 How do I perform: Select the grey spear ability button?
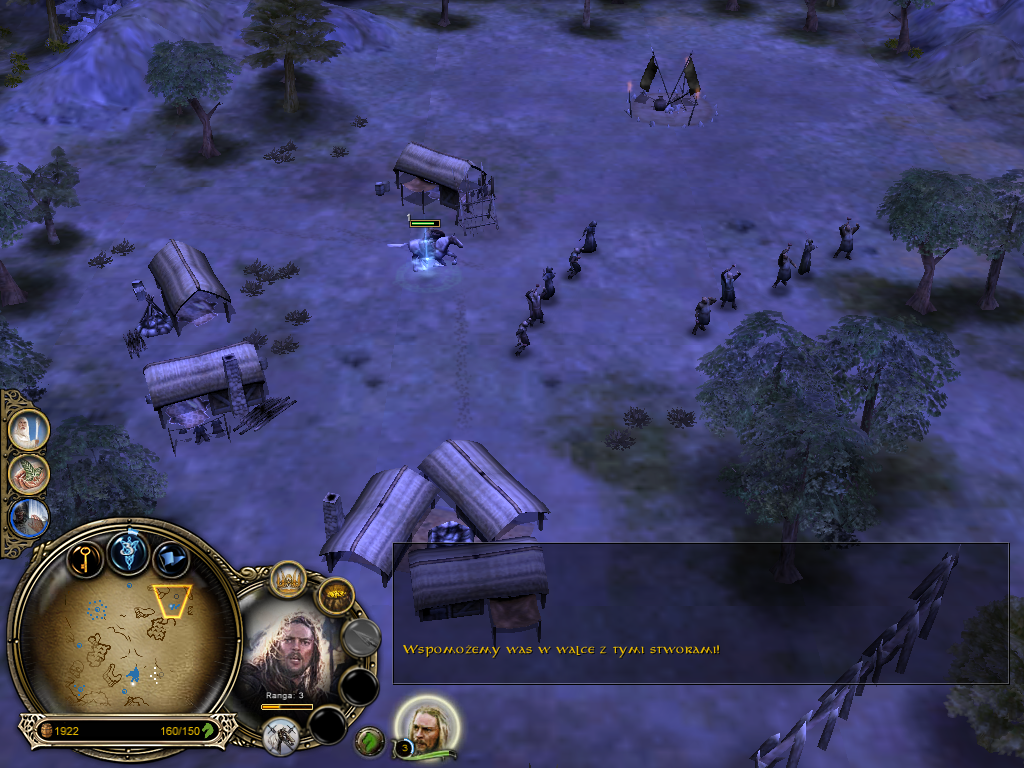click(360, 636)
